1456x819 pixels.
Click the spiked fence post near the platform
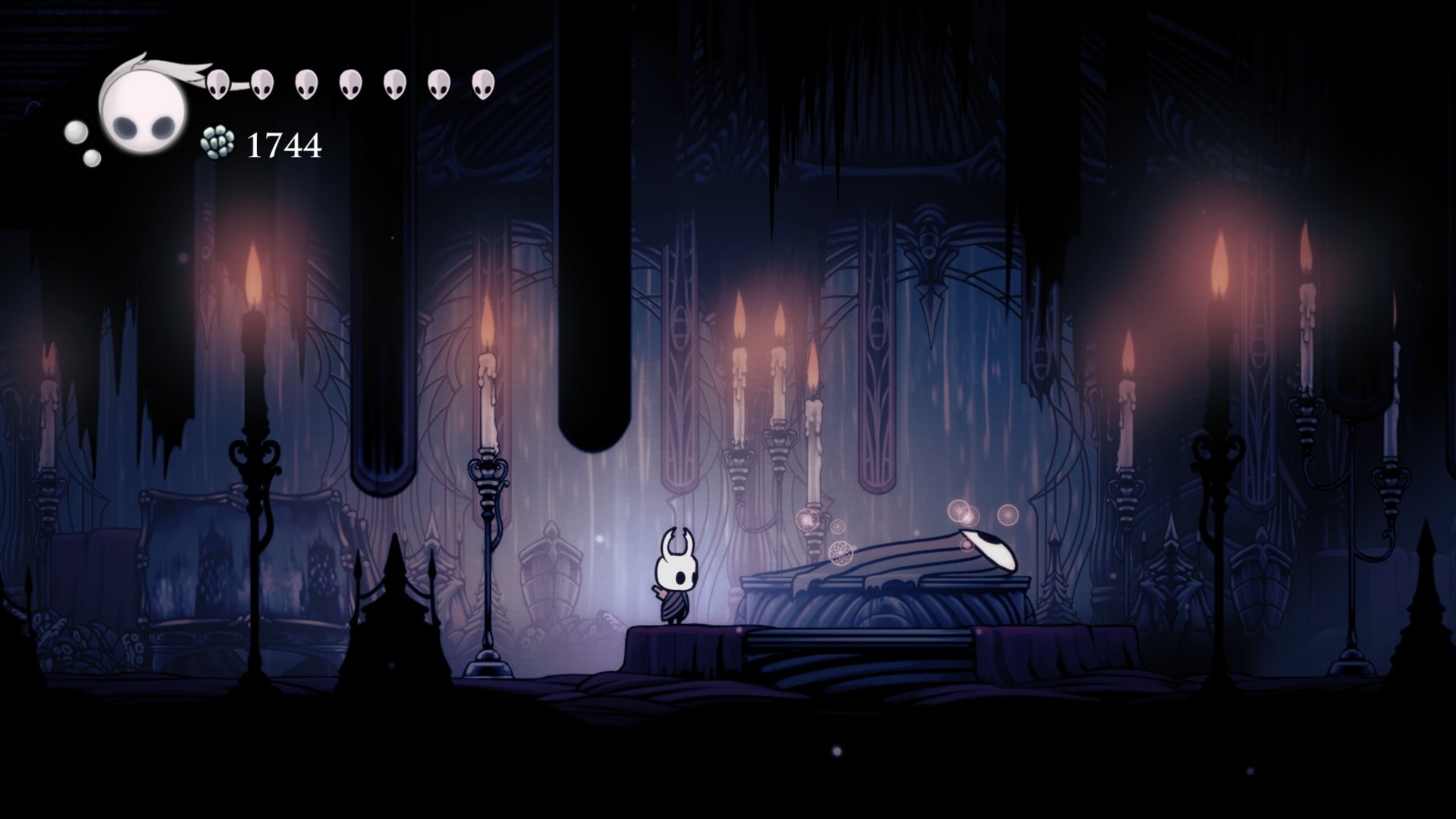pos(394,599)
